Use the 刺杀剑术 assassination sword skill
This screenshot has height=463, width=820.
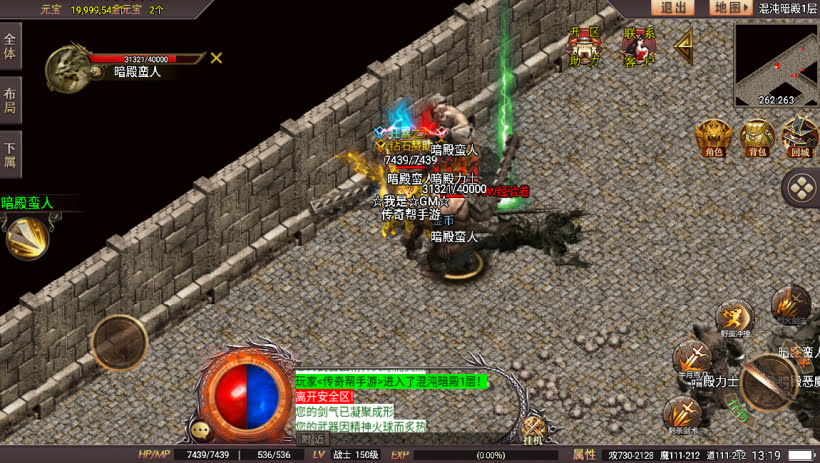coord(683,411)
